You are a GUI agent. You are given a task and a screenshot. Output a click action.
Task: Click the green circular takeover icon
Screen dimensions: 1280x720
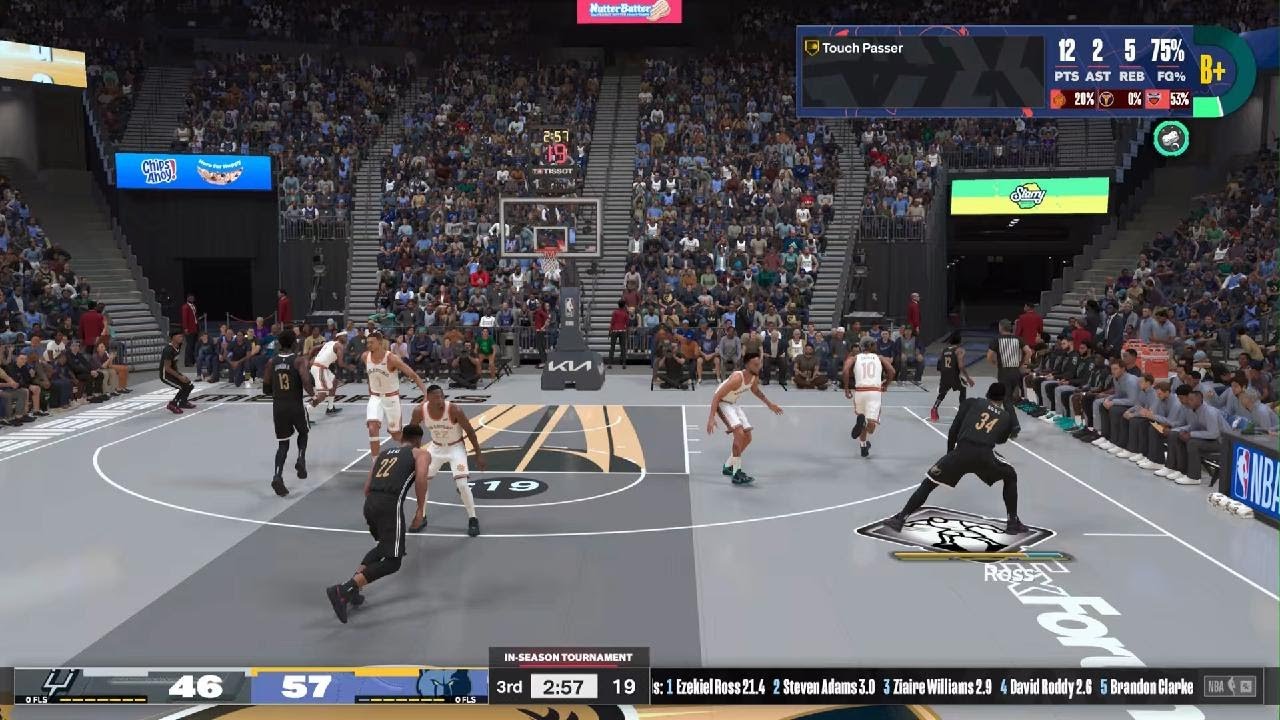pos(1171,138)
